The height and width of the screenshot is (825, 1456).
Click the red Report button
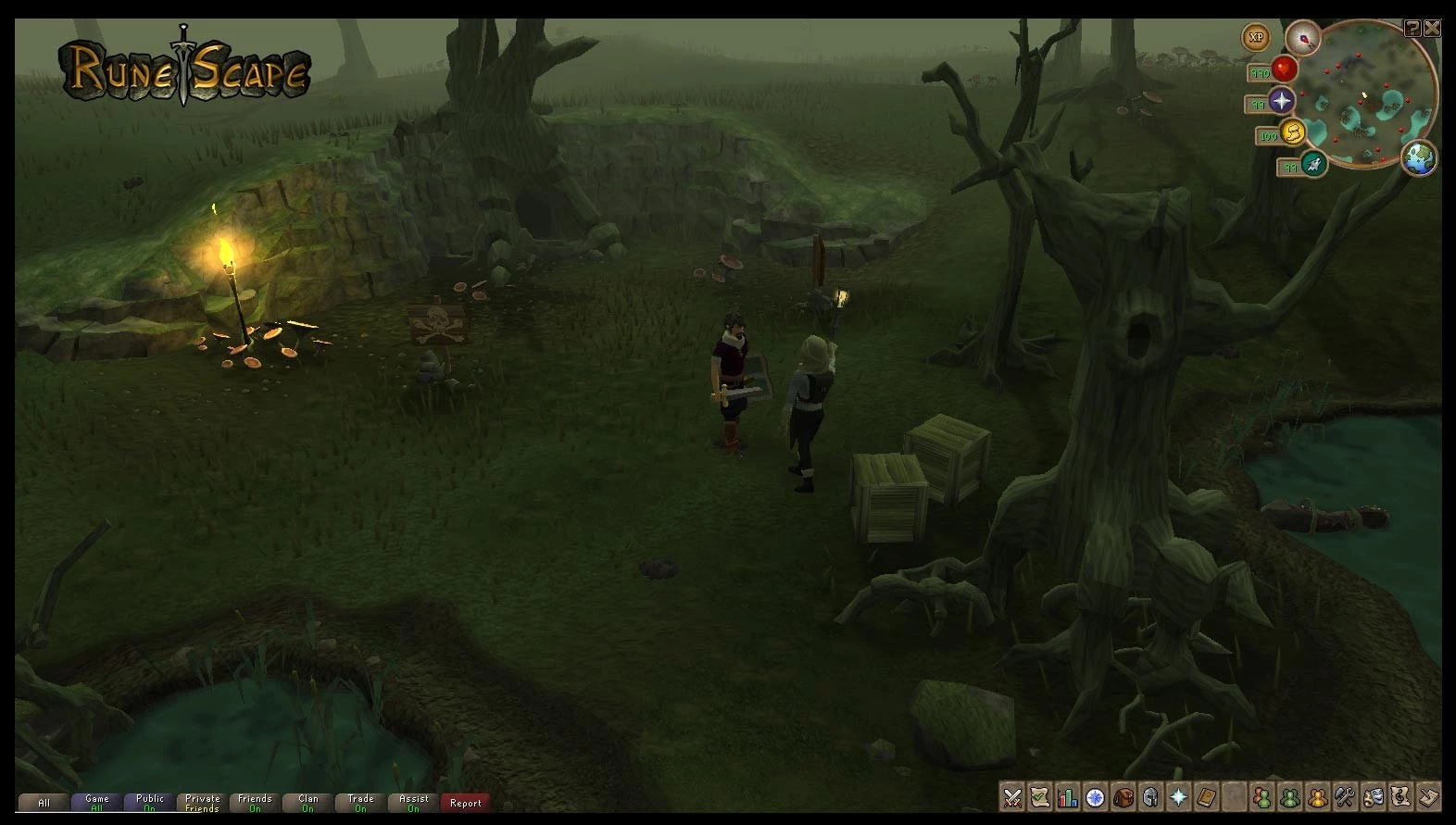[465, 803]
